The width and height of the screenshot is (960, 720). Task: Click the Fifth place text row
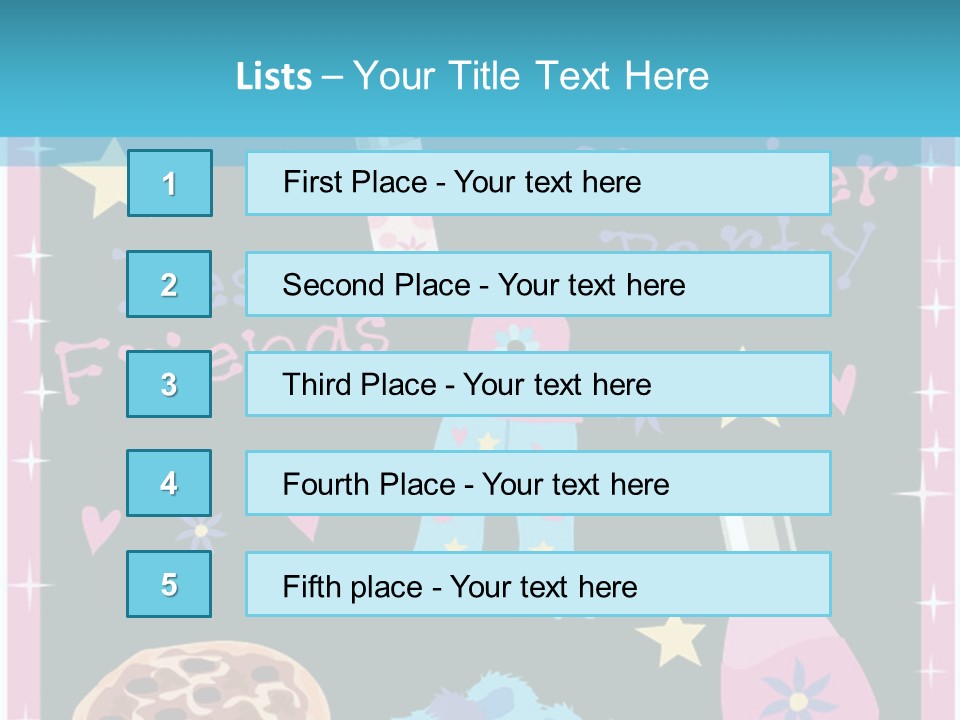538,584
